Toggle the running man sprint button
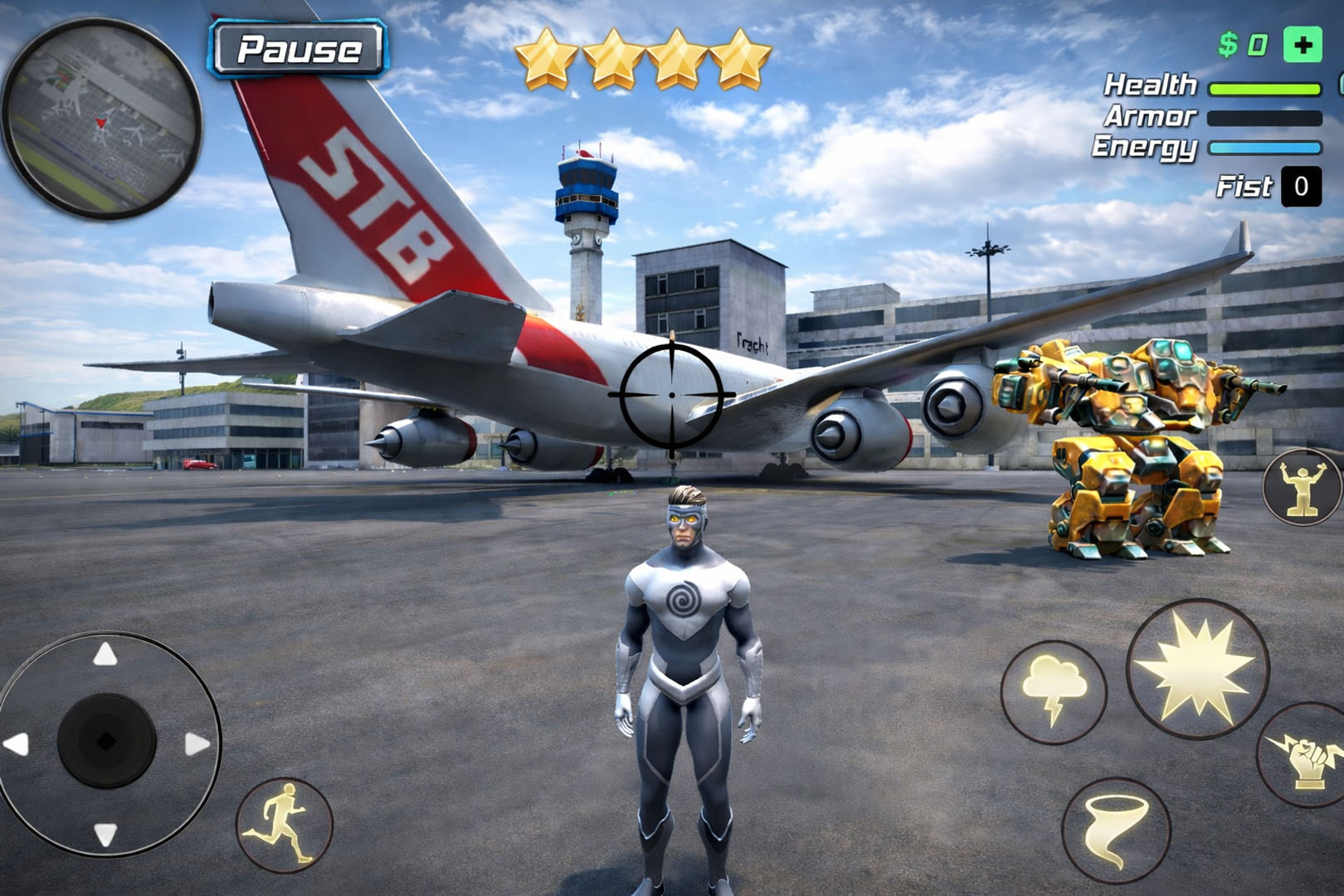The image size is (1344, 896). [x=285, y=824]
